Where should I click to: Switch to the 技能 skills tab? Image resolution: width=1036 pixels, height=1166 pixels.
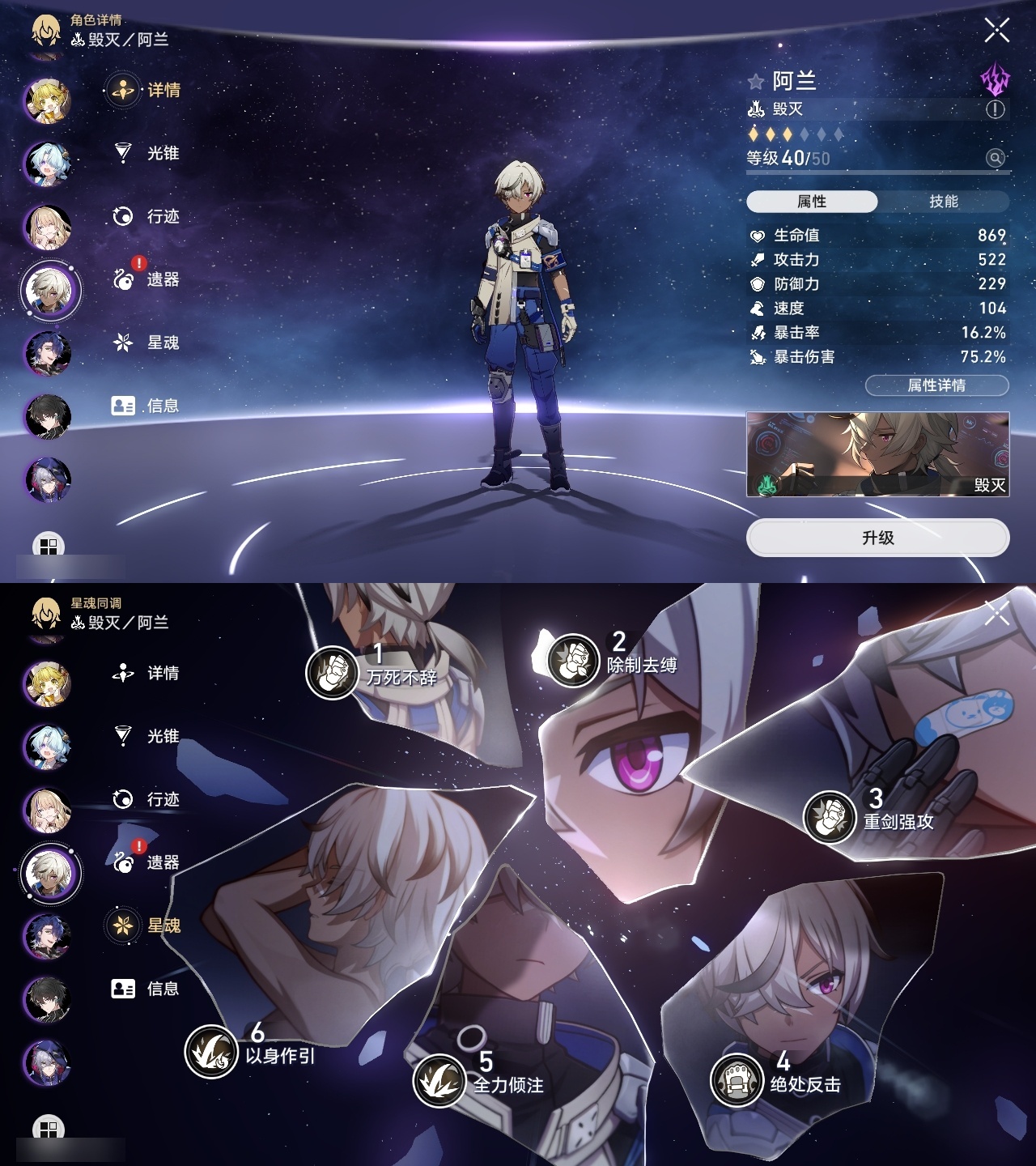(x=942, y=201)
